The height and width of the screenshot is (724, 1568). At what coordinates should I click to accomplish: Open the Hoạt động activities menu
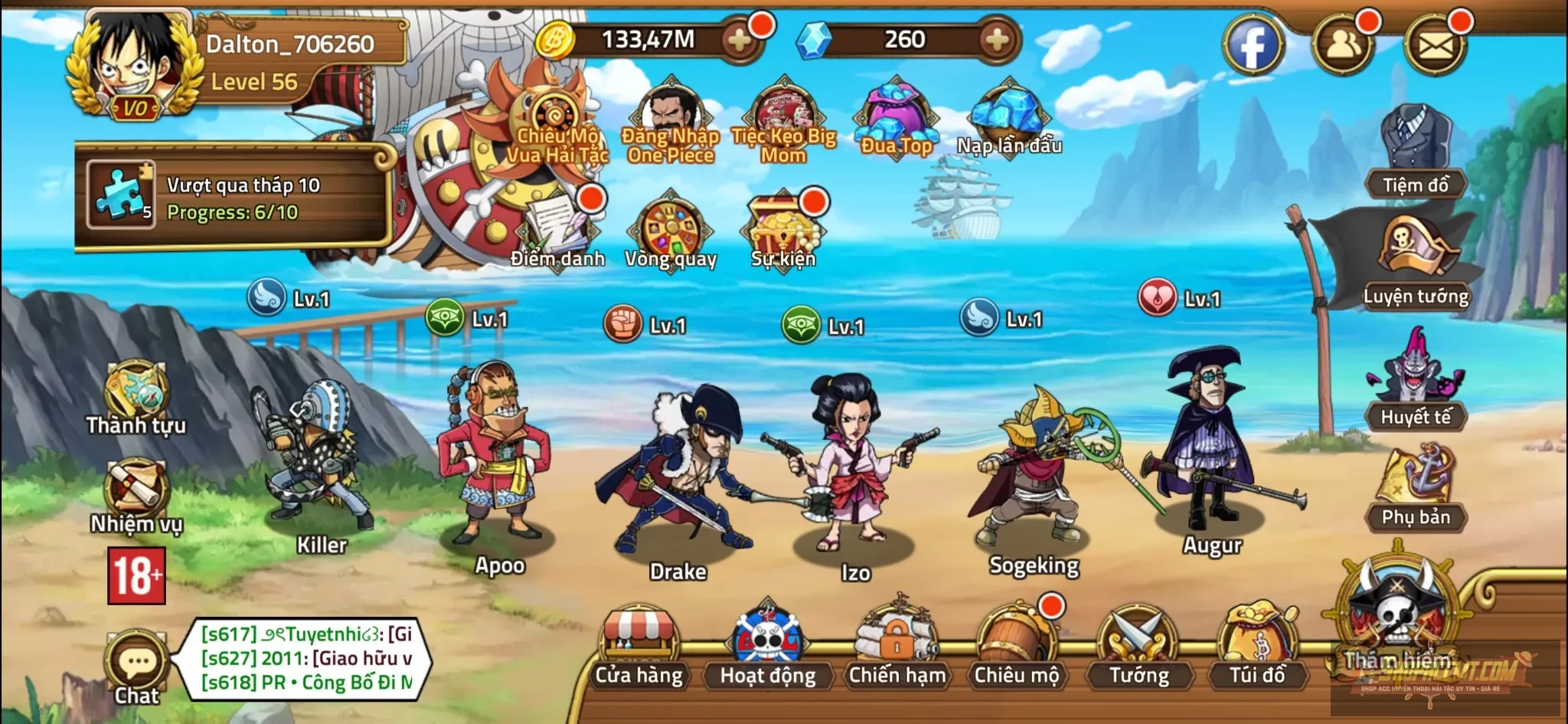(767, 647)
